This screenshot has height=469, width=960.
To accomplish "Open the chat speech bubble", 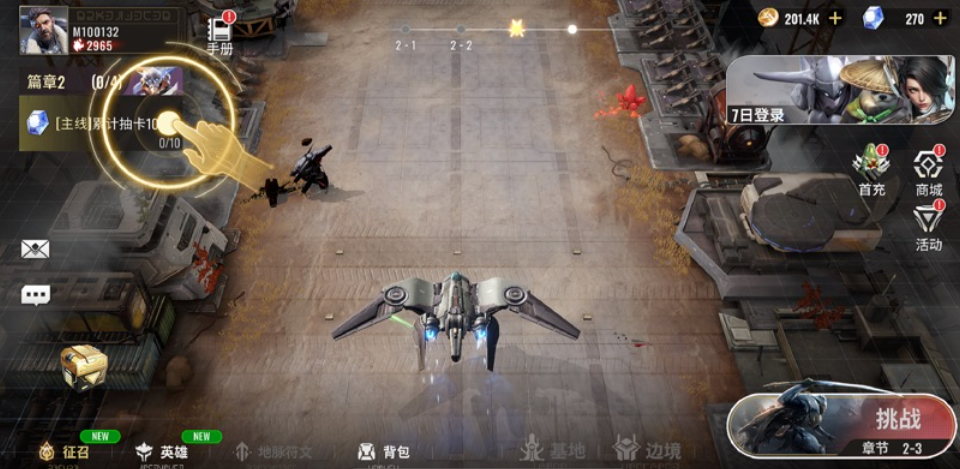I will coord(36,295).
